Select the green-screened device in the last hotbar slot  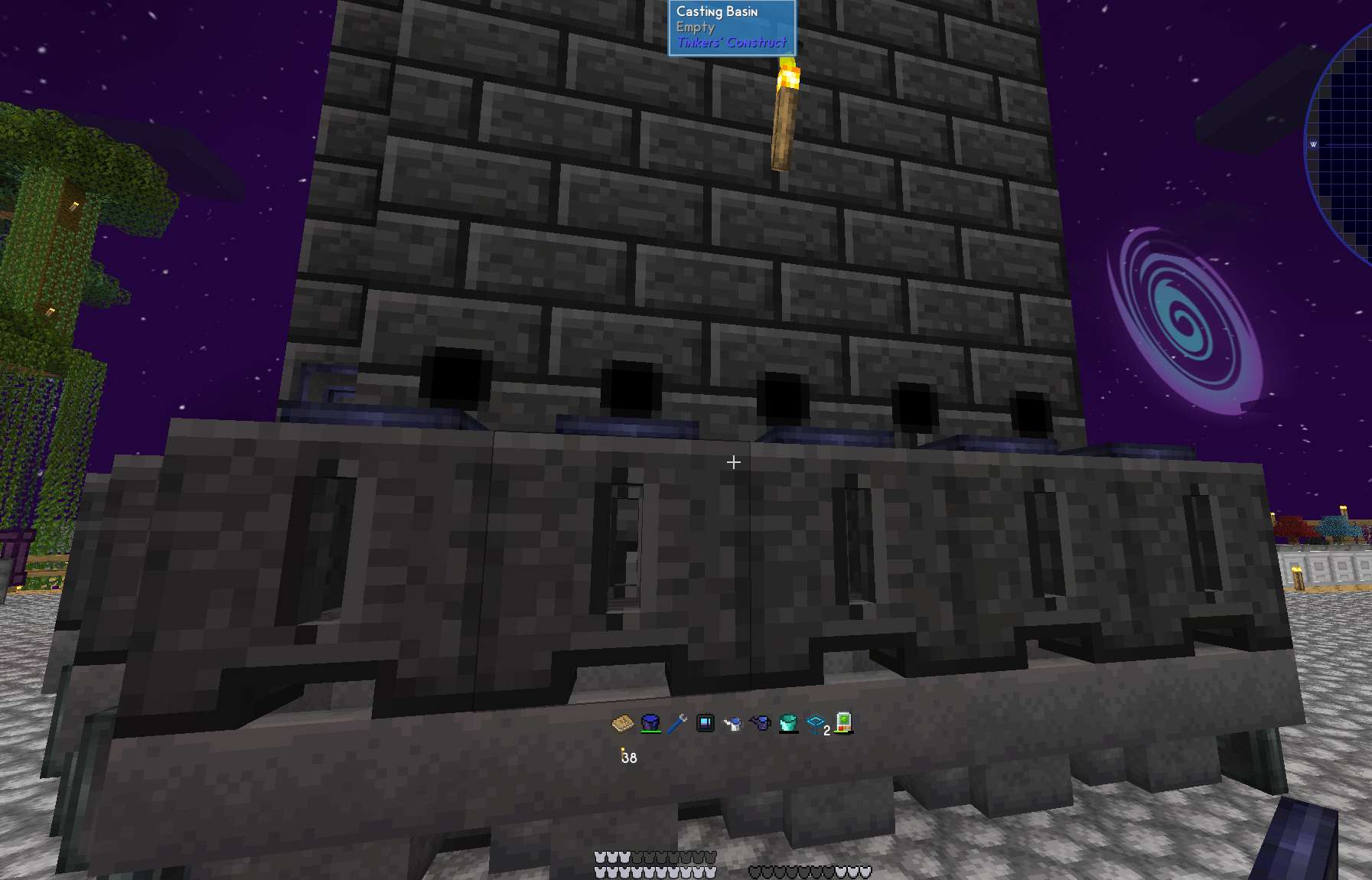click(x=842, y=725)
